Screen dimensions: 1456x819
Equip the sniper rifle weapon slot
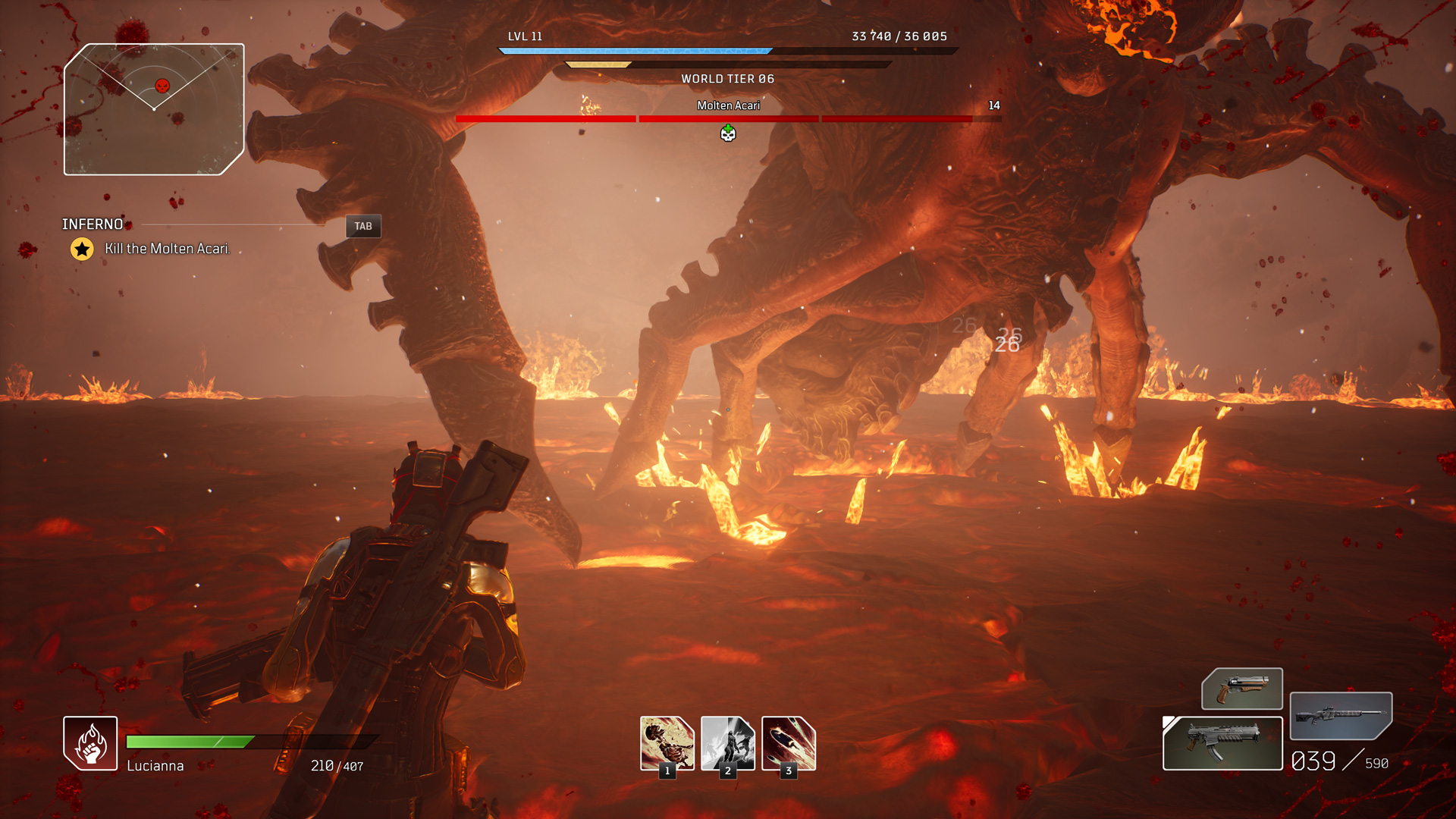pos(1341,715)
